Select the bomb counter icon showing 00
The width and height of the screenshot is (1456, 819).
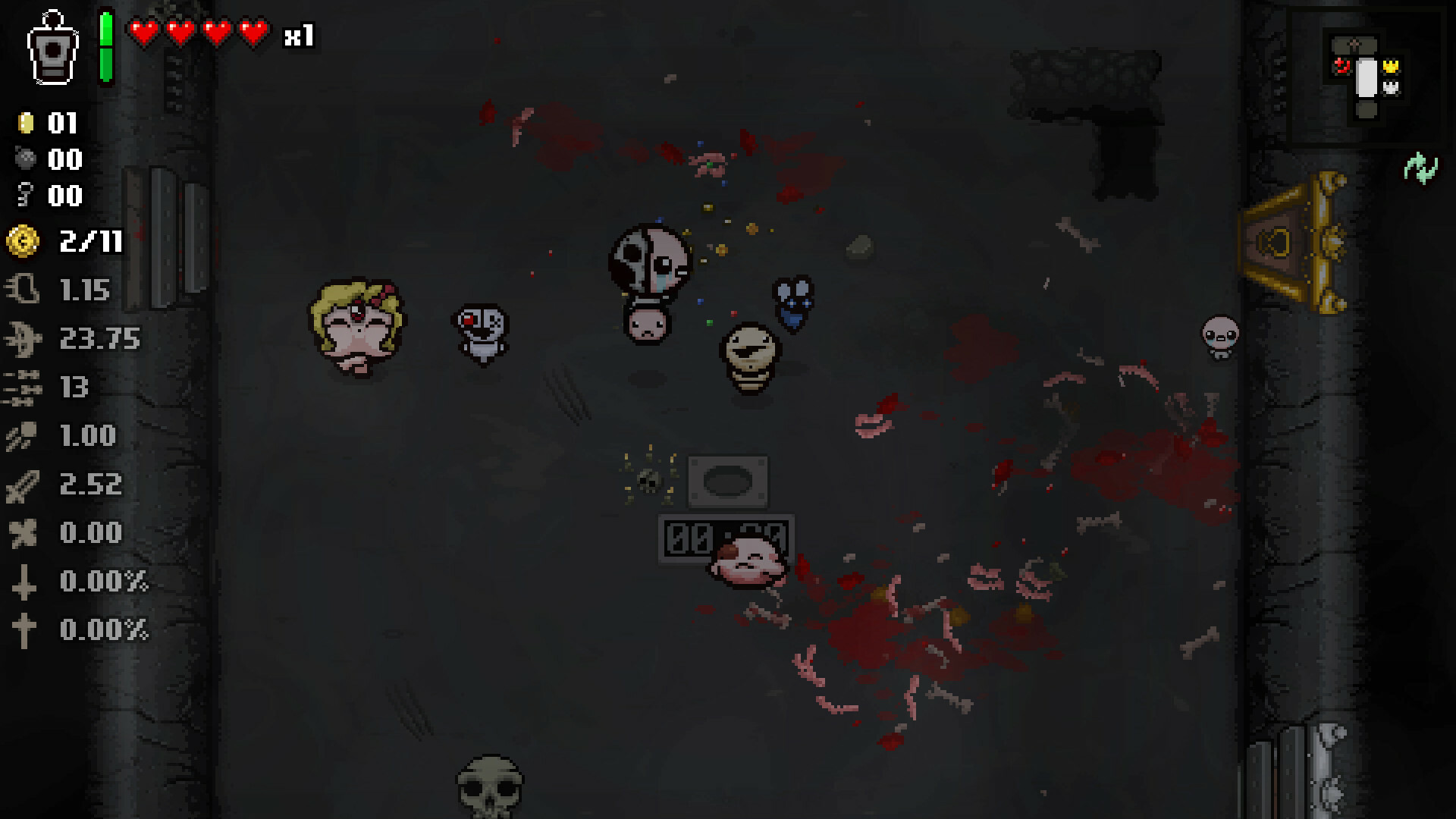tap(24, 159)
